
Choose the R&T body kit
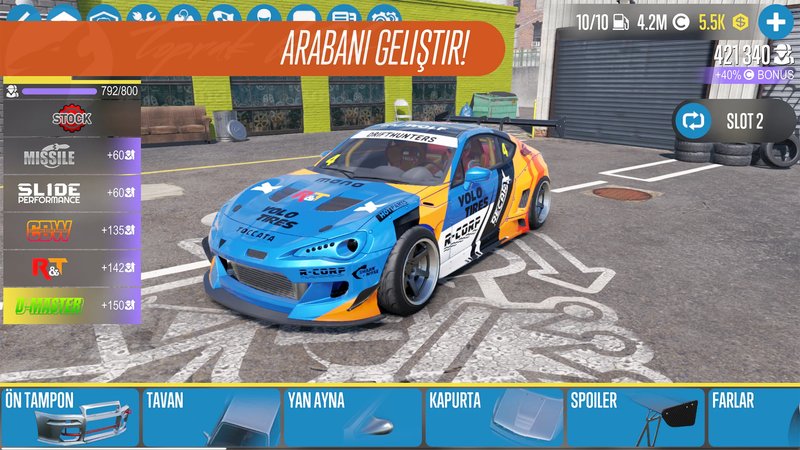tap(71, 267)
